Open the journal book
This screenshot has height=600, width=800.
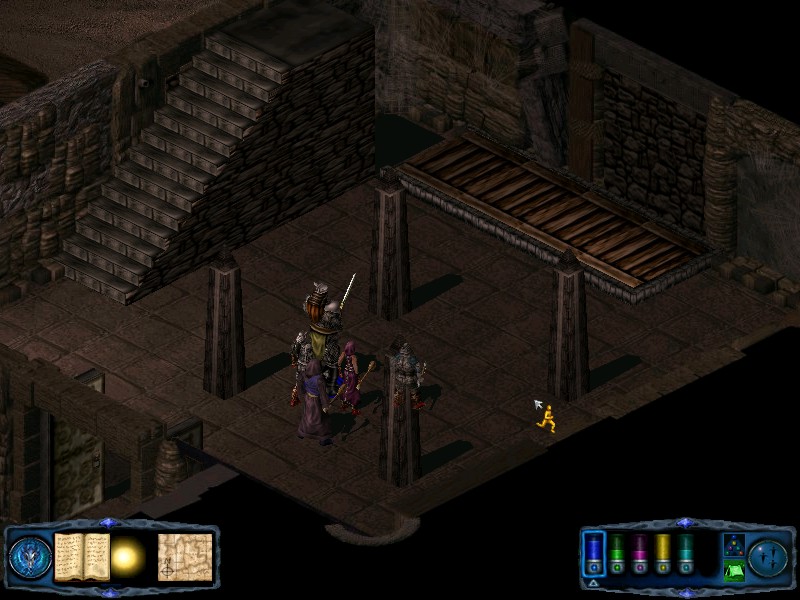tap(81, 555)
